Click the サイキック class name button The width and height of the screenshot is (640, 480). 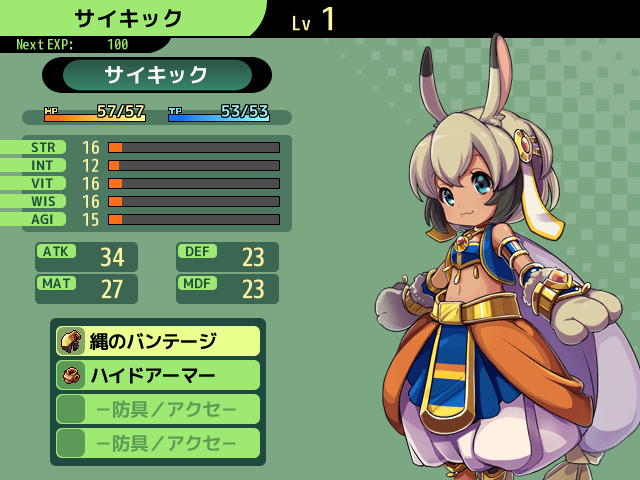[157, 75]
